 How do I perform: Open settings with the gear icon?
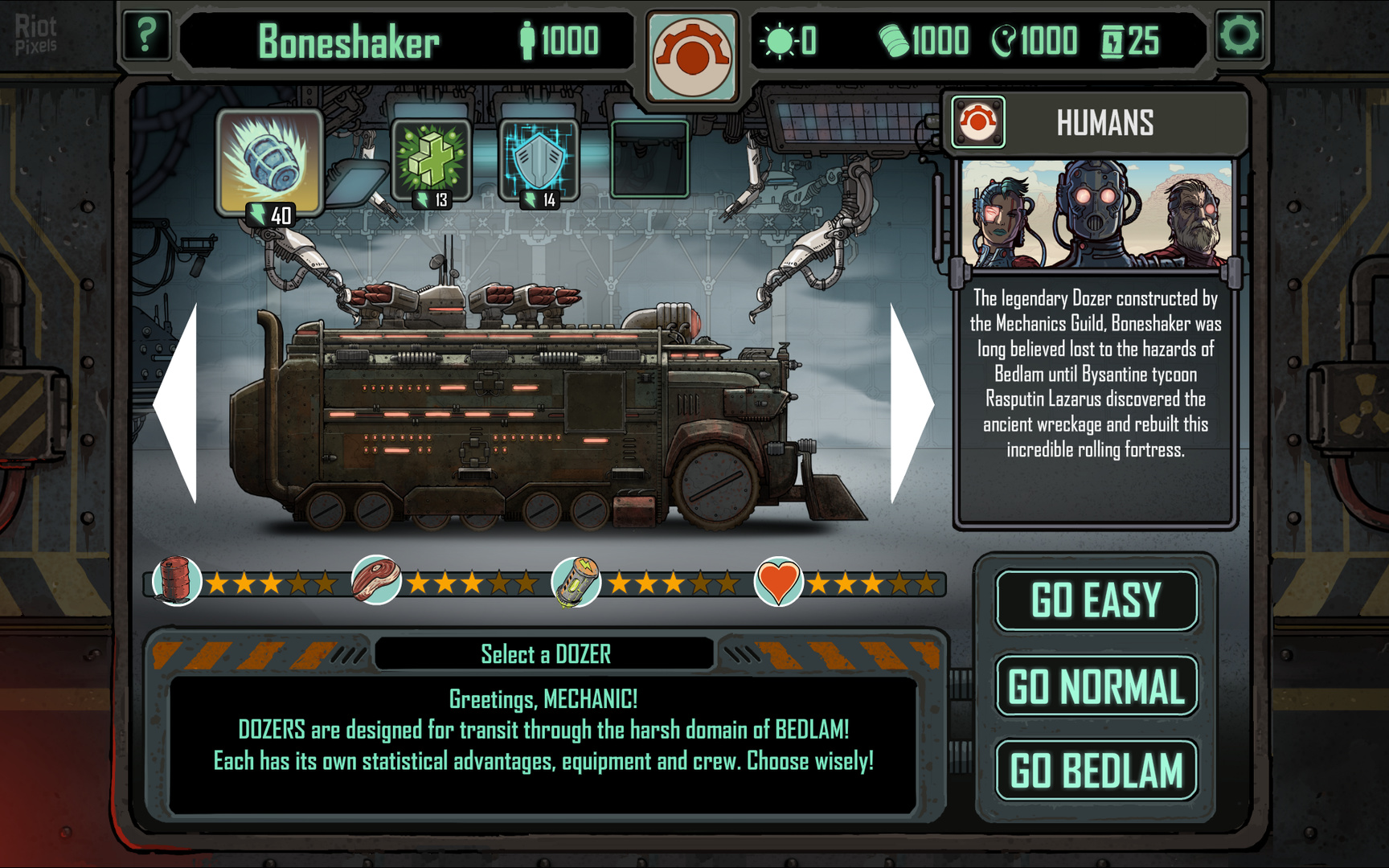[x=1239, y=36]
